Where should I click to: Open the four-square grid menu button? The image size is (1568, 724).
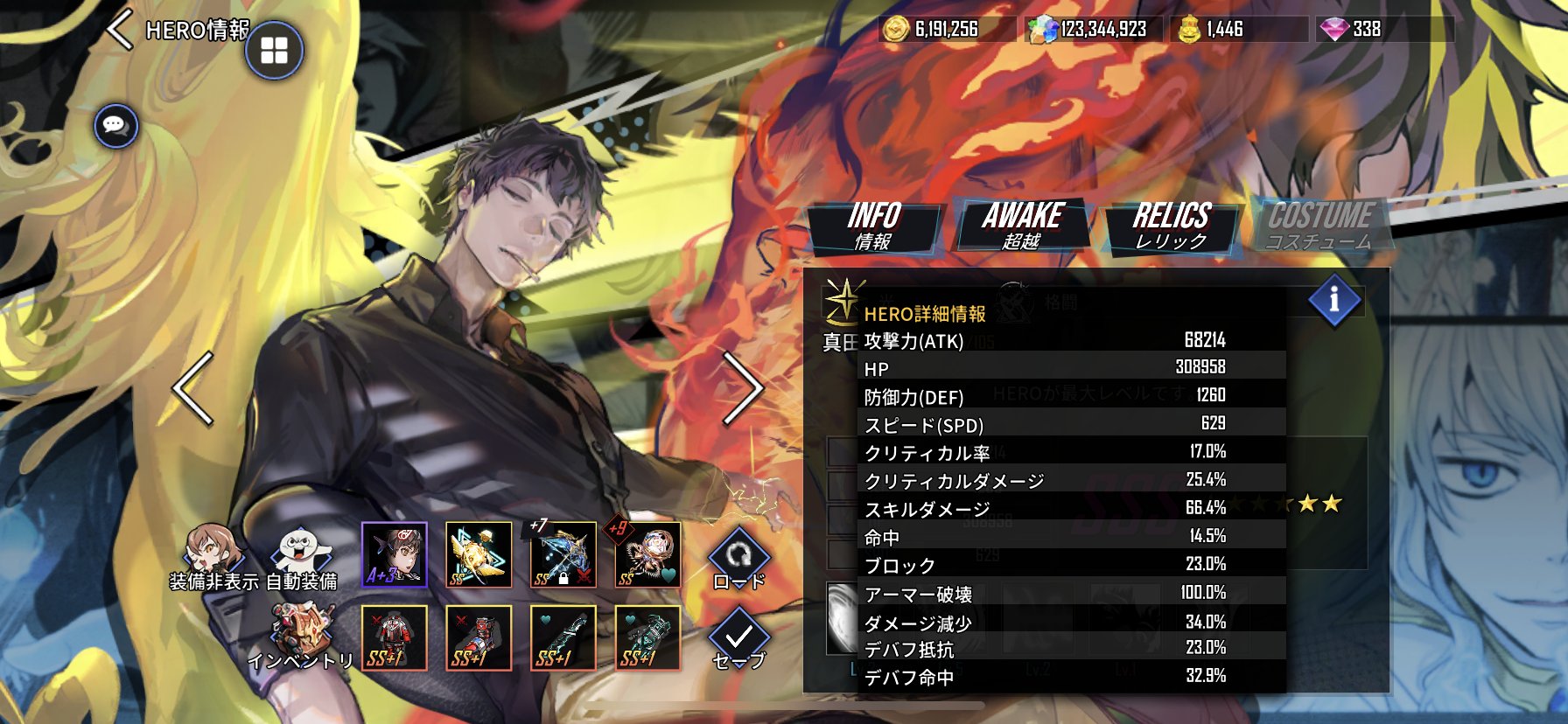(274, 51)
